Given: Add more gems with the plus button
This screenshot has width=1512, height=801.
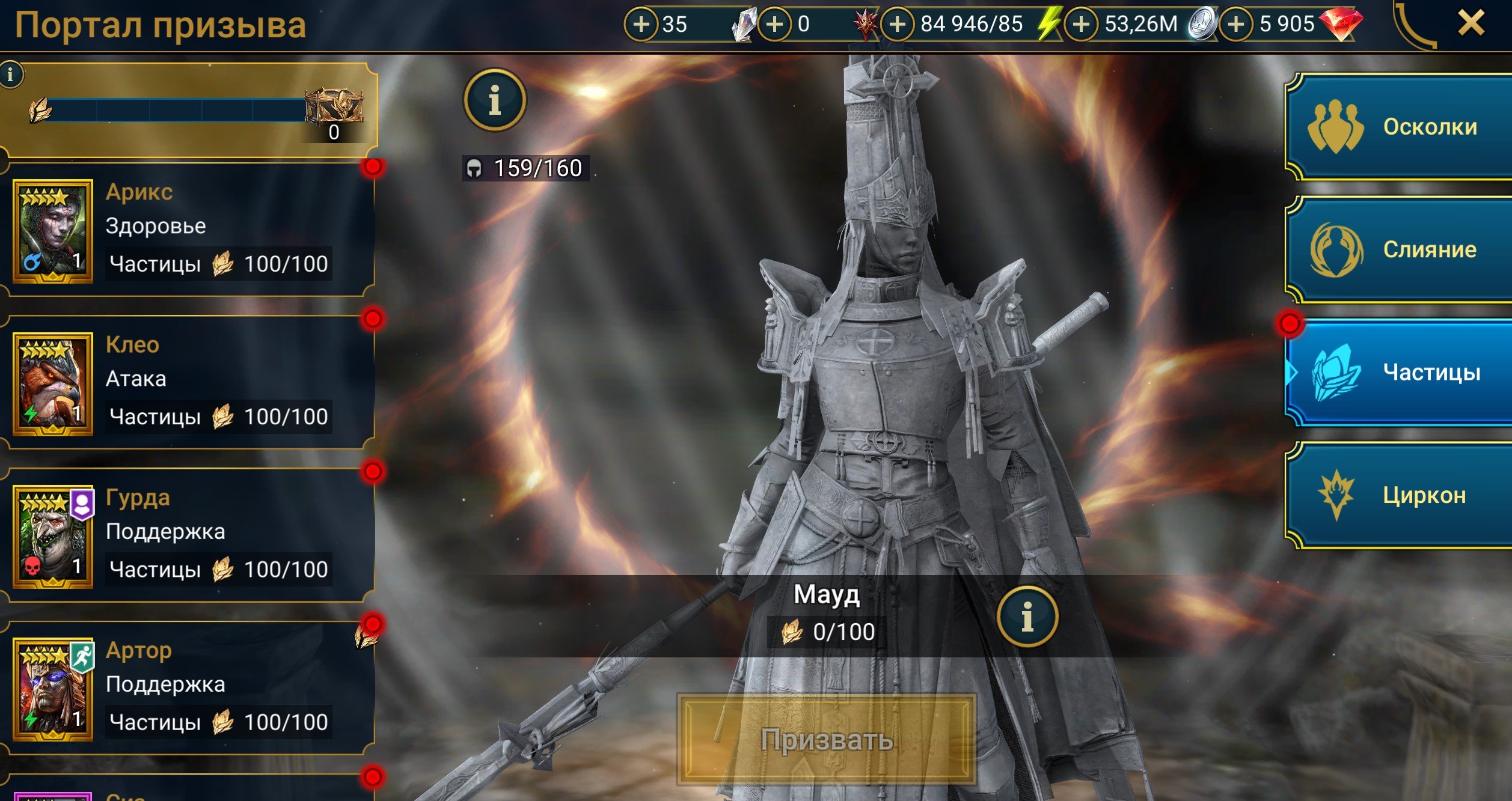Looking at the screenshot, I should pos(1236,24).
